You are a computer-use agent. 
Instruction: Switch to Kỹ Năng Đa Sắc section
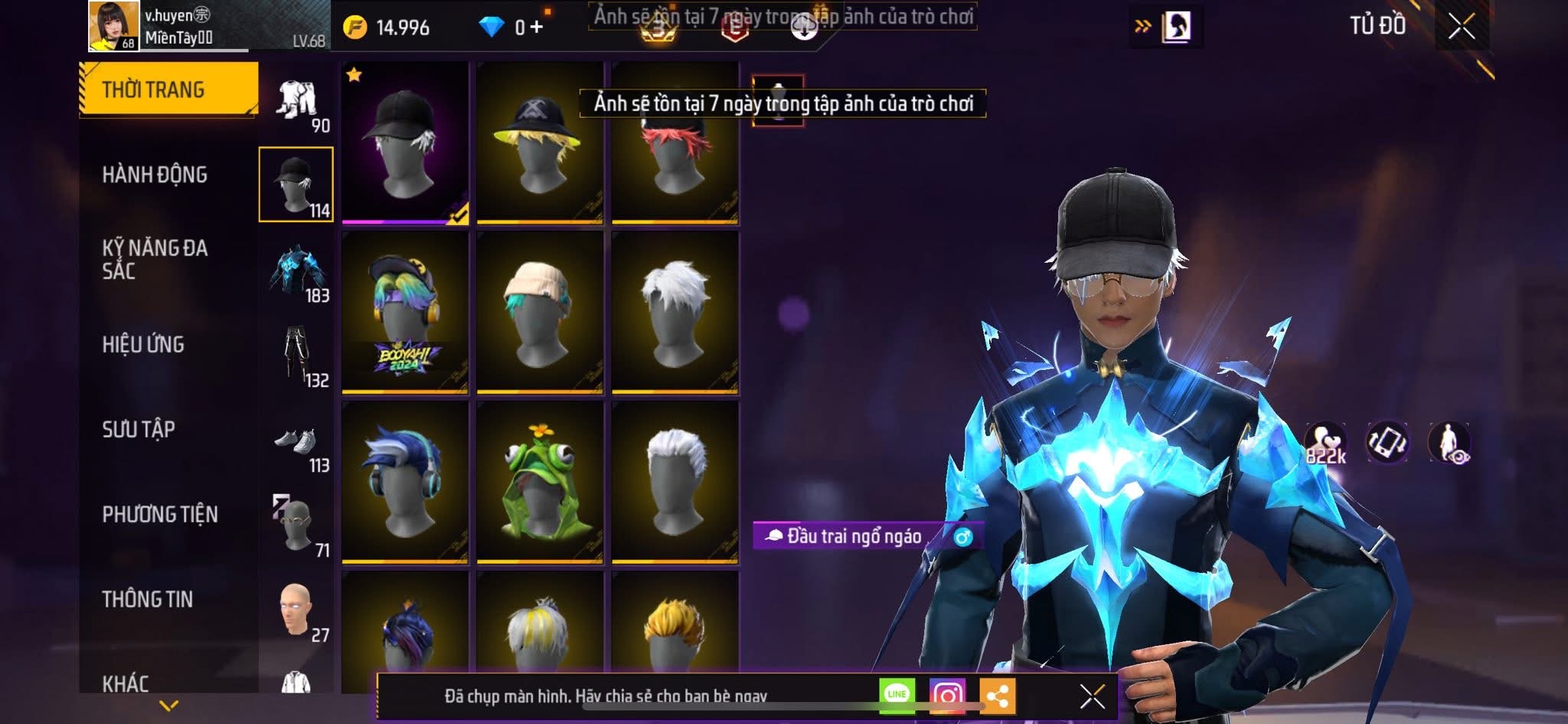point(155,259)
